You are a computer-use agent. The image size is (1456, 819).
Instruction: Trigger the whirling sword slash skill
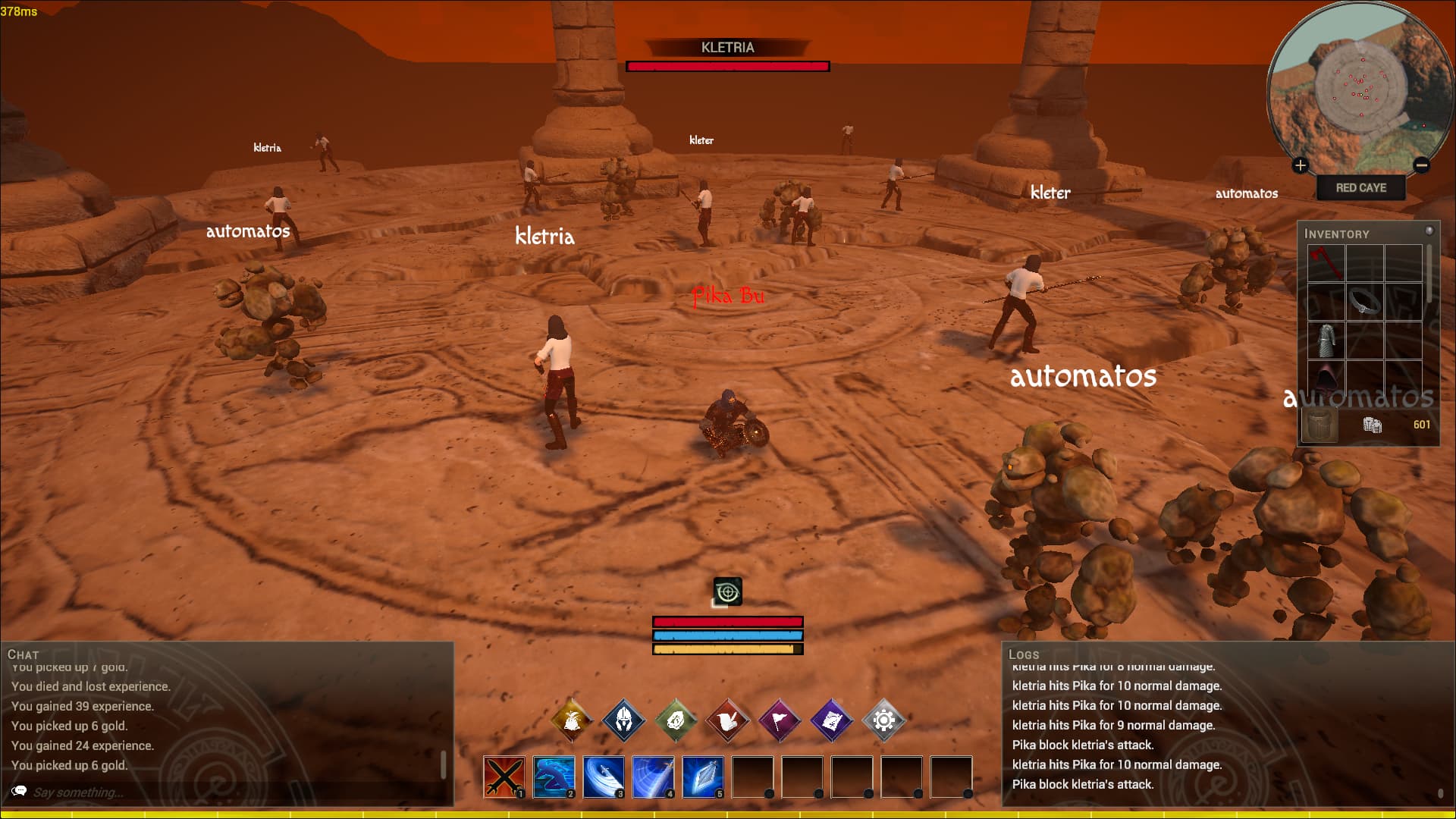604,777
